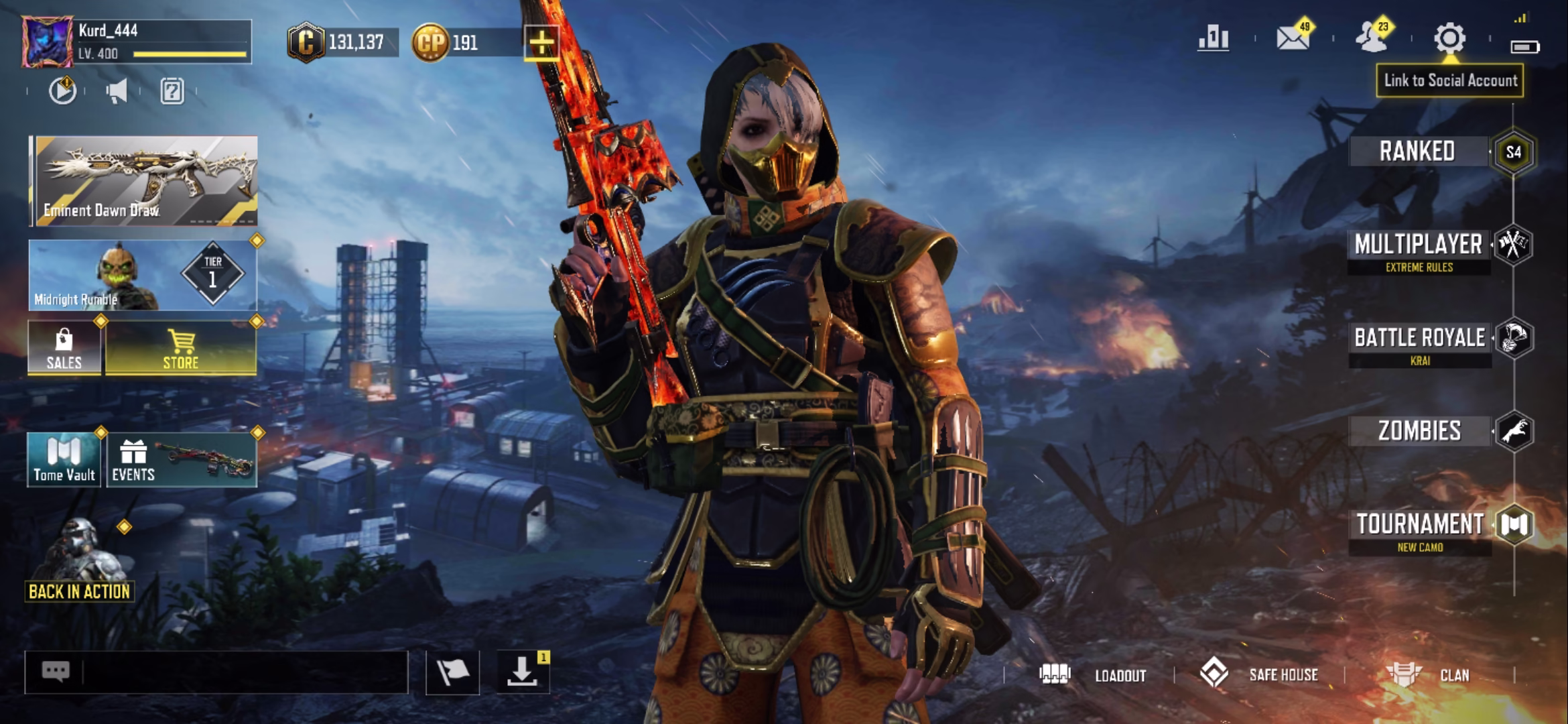Show the Events panel
This screenshot has height=724, width=1568.
pyautogui.click(x=181, y=460)
